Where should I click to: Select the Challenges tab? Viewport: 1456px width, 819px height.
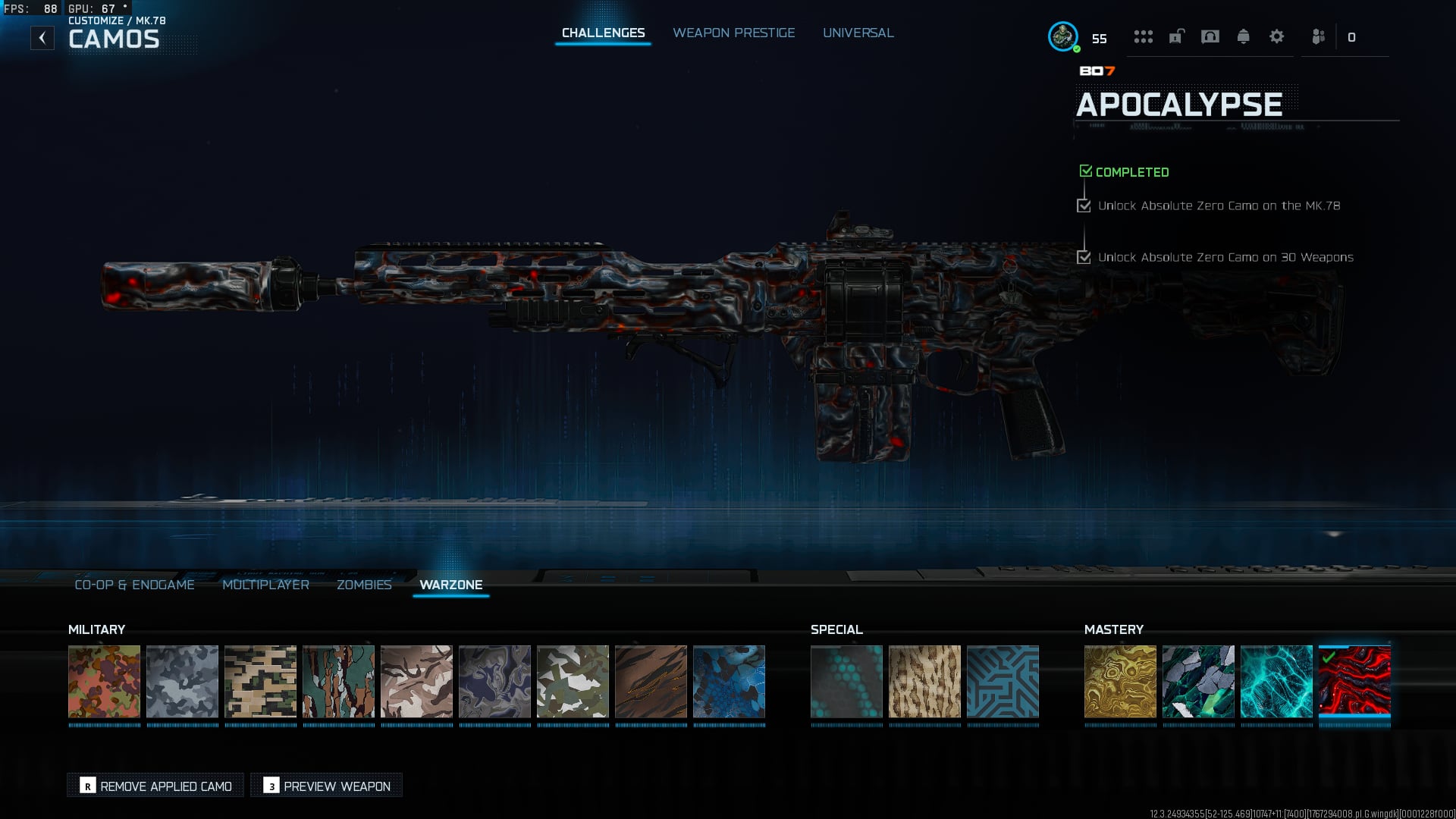pyautogui.click(x=603, y=33)
